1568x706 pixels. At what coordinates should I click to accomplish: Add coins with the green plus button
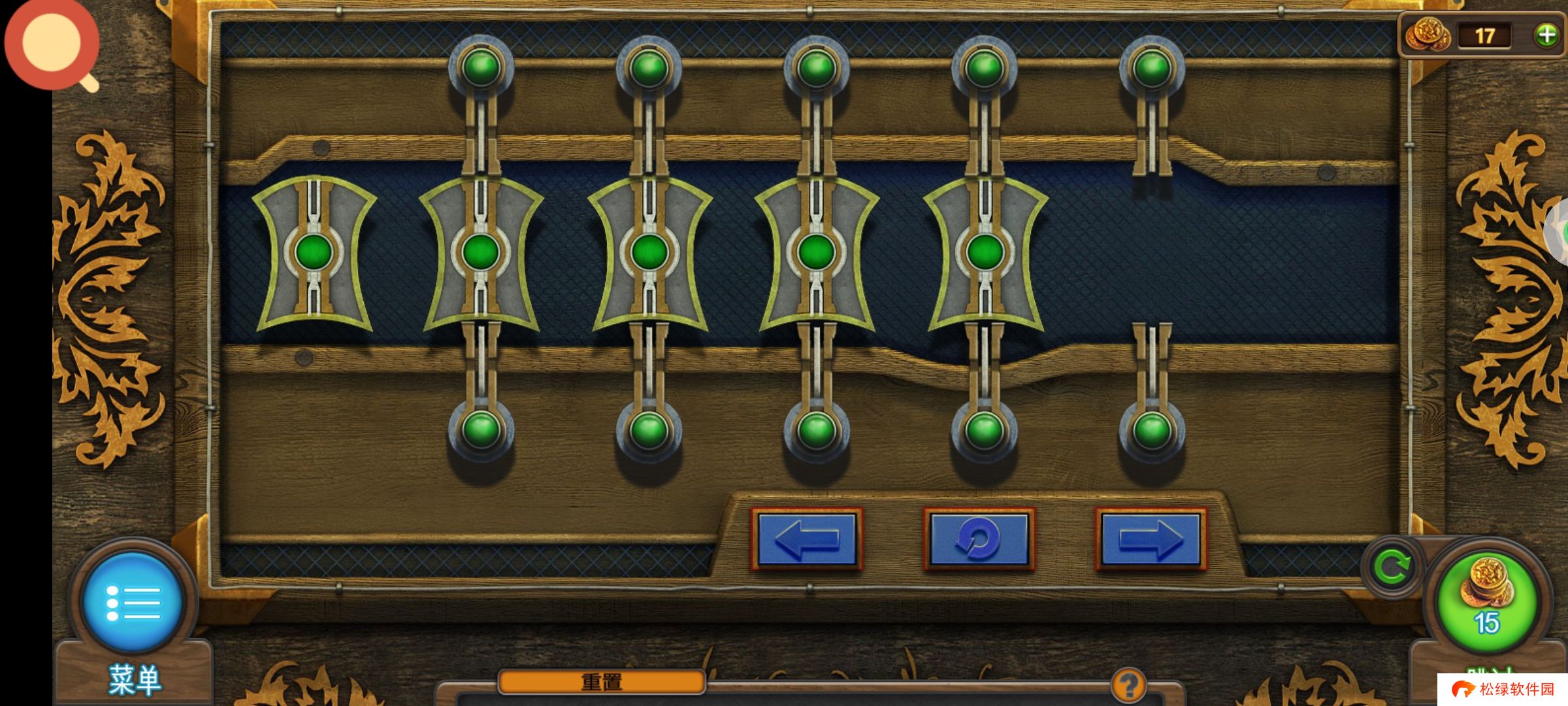pos(1546,35)
